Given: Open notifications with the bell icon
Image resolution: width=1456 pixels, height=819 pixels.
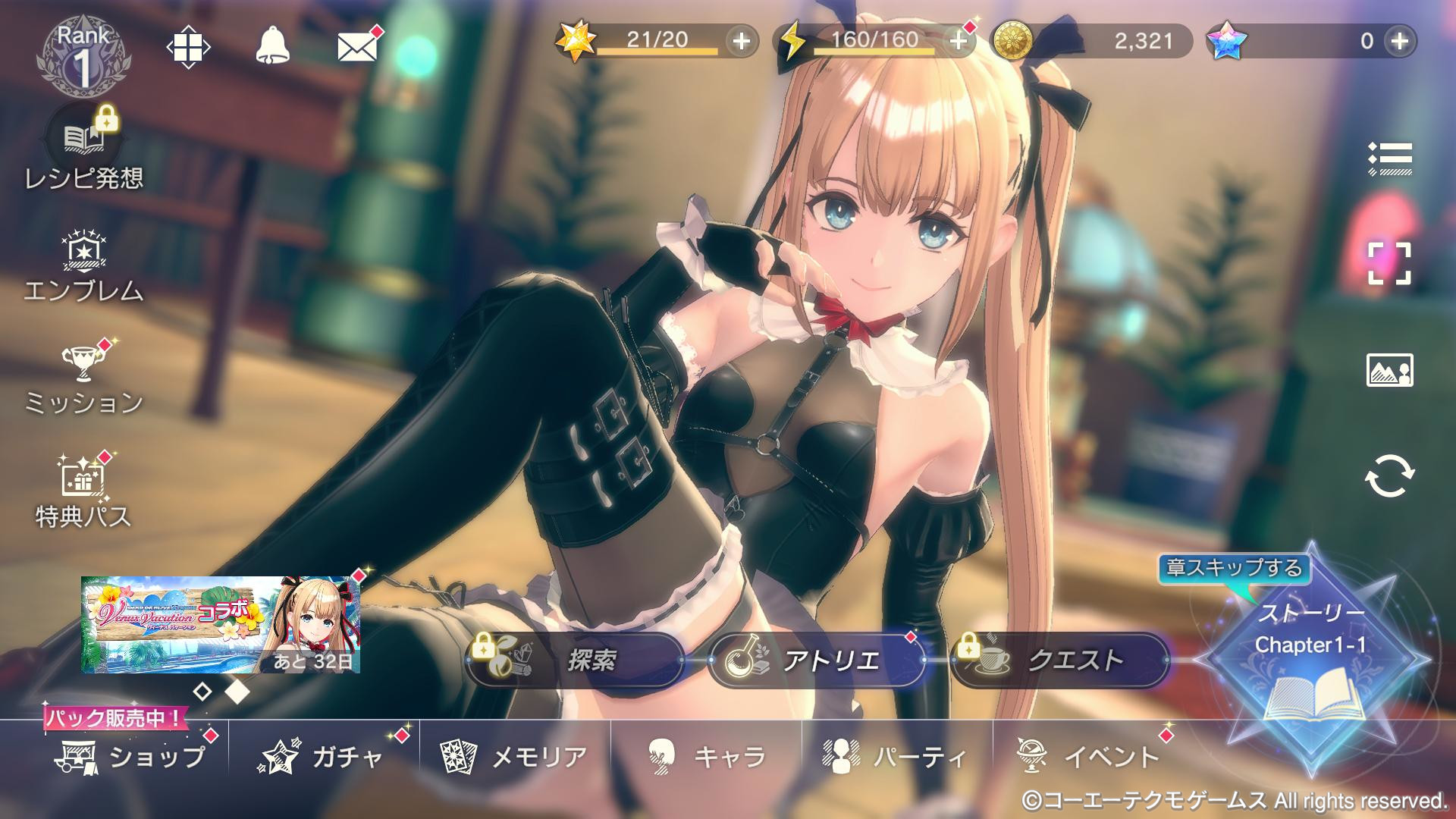Looking at the screenshot, I should [x=272, y=47].
